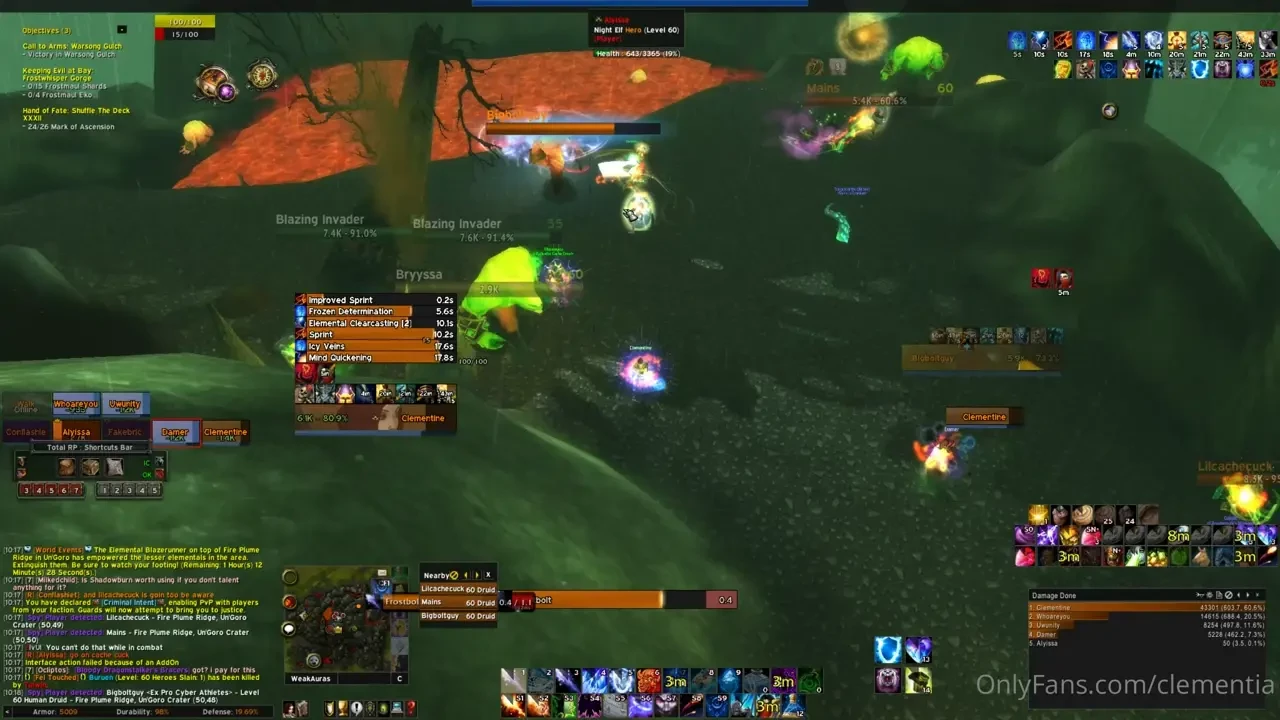Toggle the IC status on the Shortcuts Bar
The width and height of the screenshot is (1280, 720).
146,463
